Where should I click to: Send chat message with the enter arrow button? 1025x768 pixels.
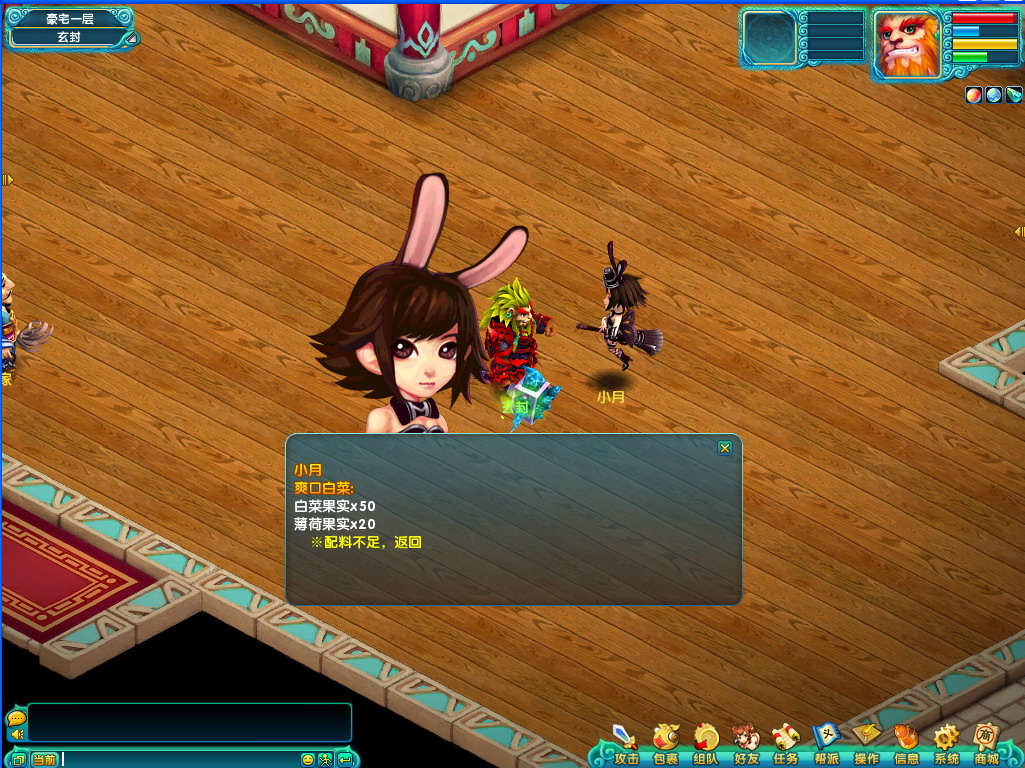pos(345,759)
